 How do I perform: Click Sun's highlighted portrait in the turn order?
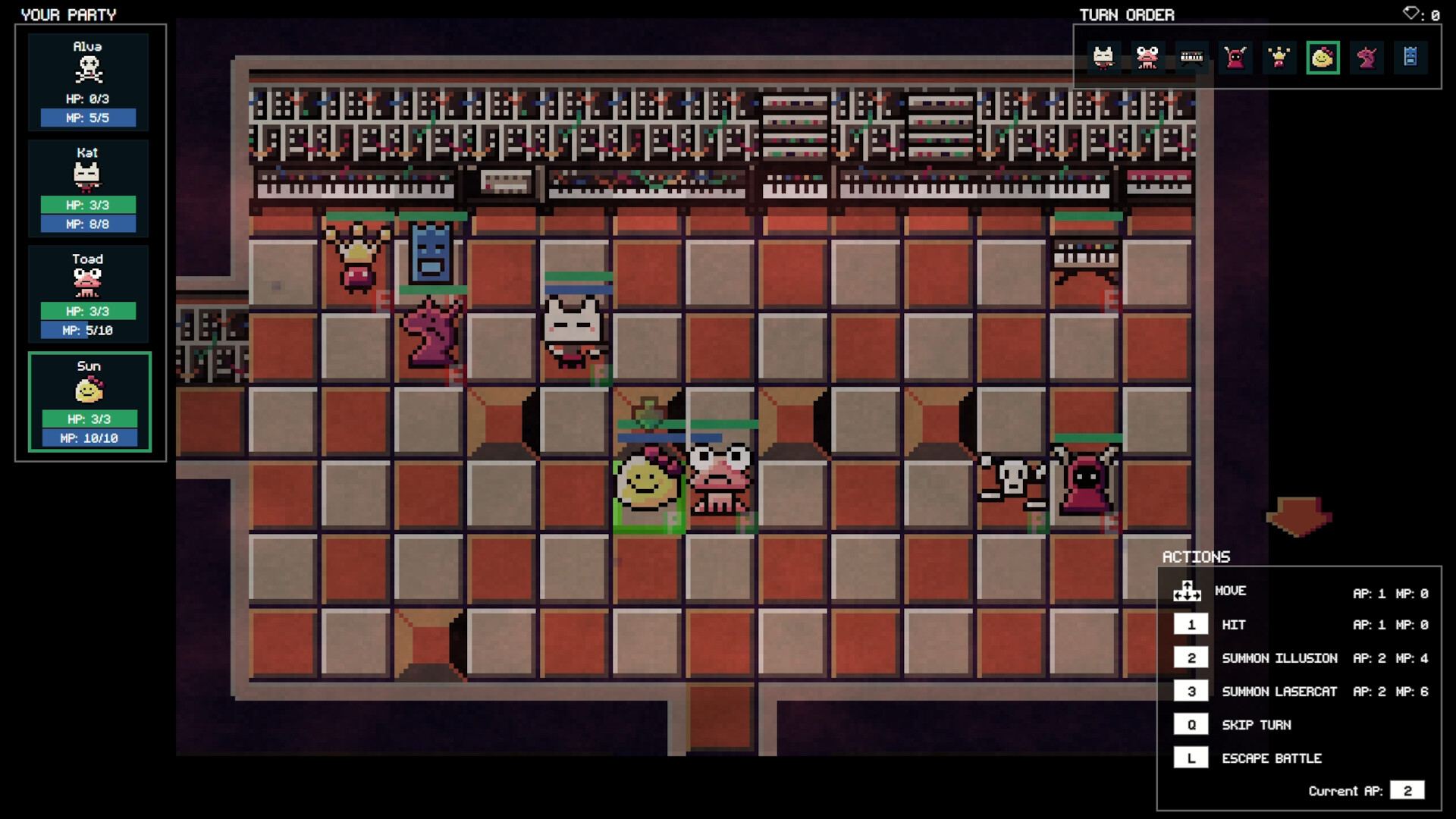tap(1324, 57)
